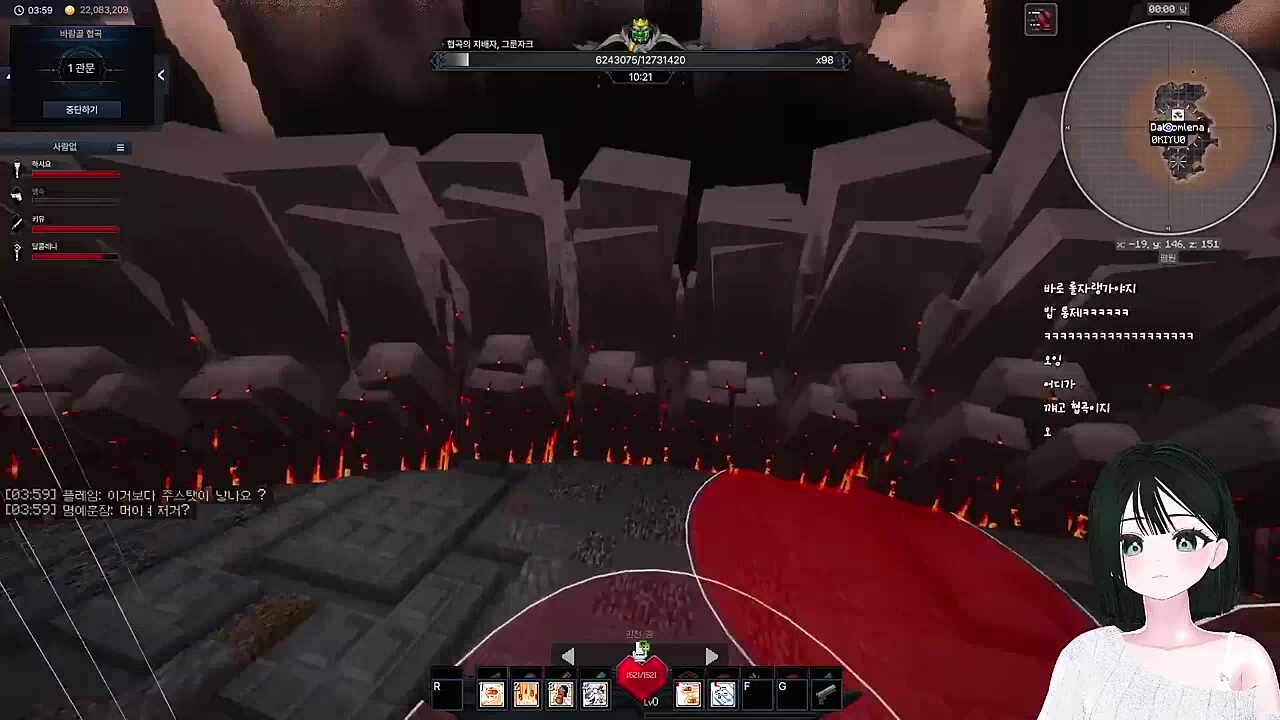Click the gold coin currency icon

(x=70, y=10)
